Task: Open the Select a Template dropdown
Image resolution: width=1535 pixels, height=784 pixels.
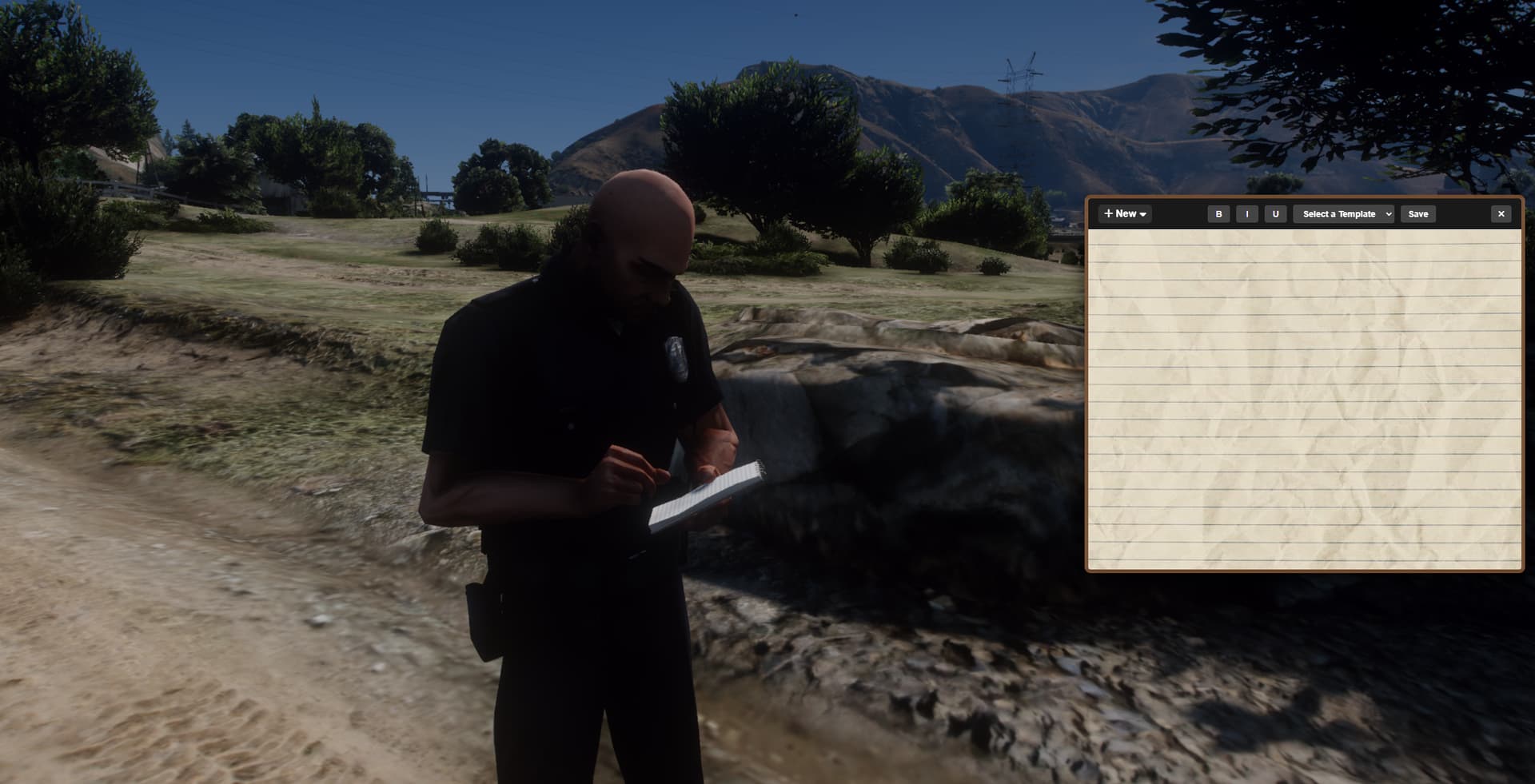Action: [x=1343, y=213]
